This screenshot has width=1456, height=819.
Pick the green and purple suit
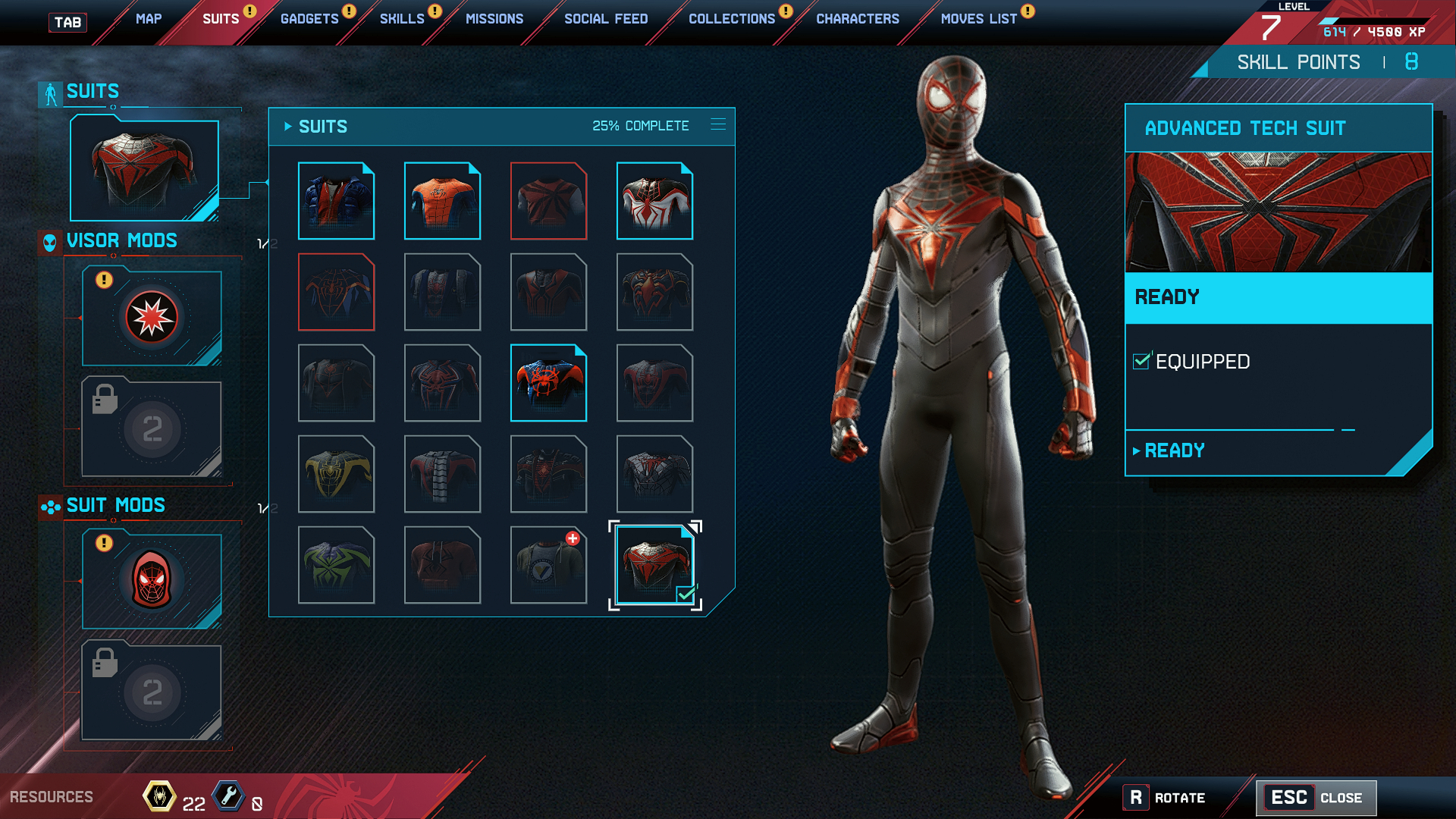[336, 565]
